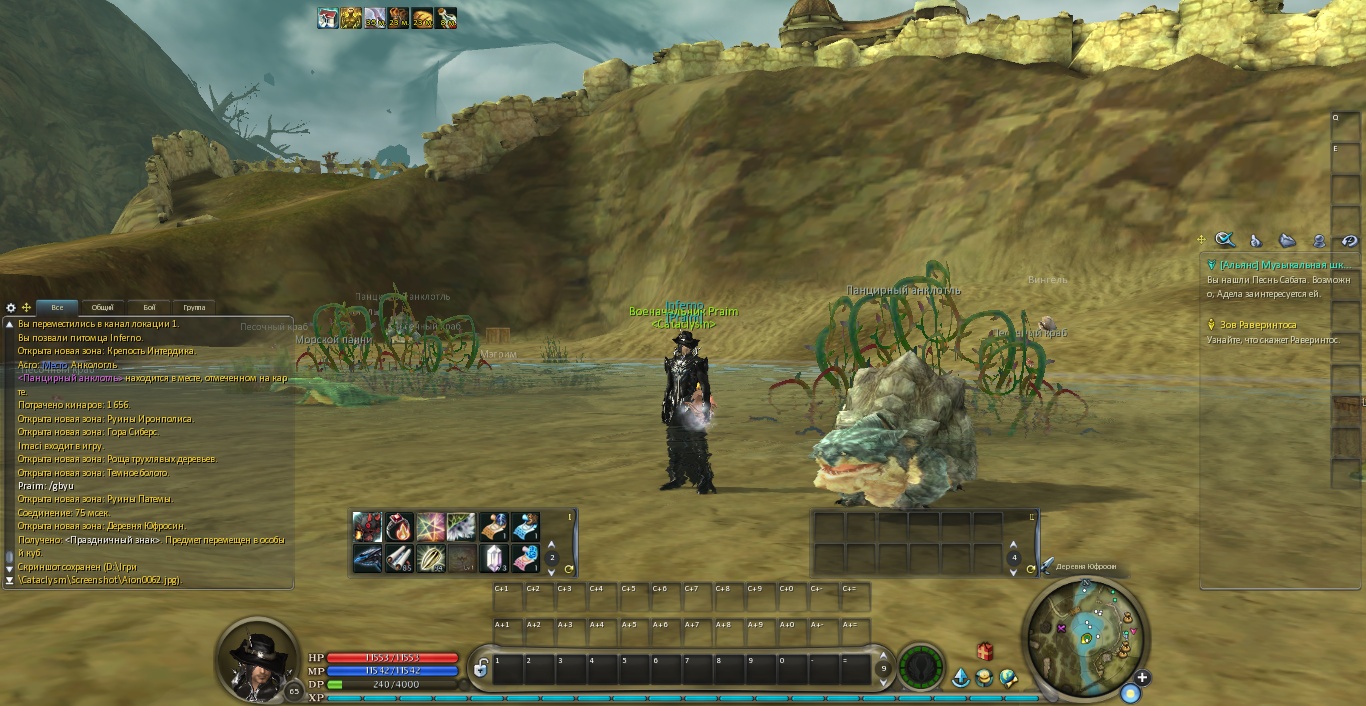Open the minimap of Деревня Юфросин

click(1087, 628)
